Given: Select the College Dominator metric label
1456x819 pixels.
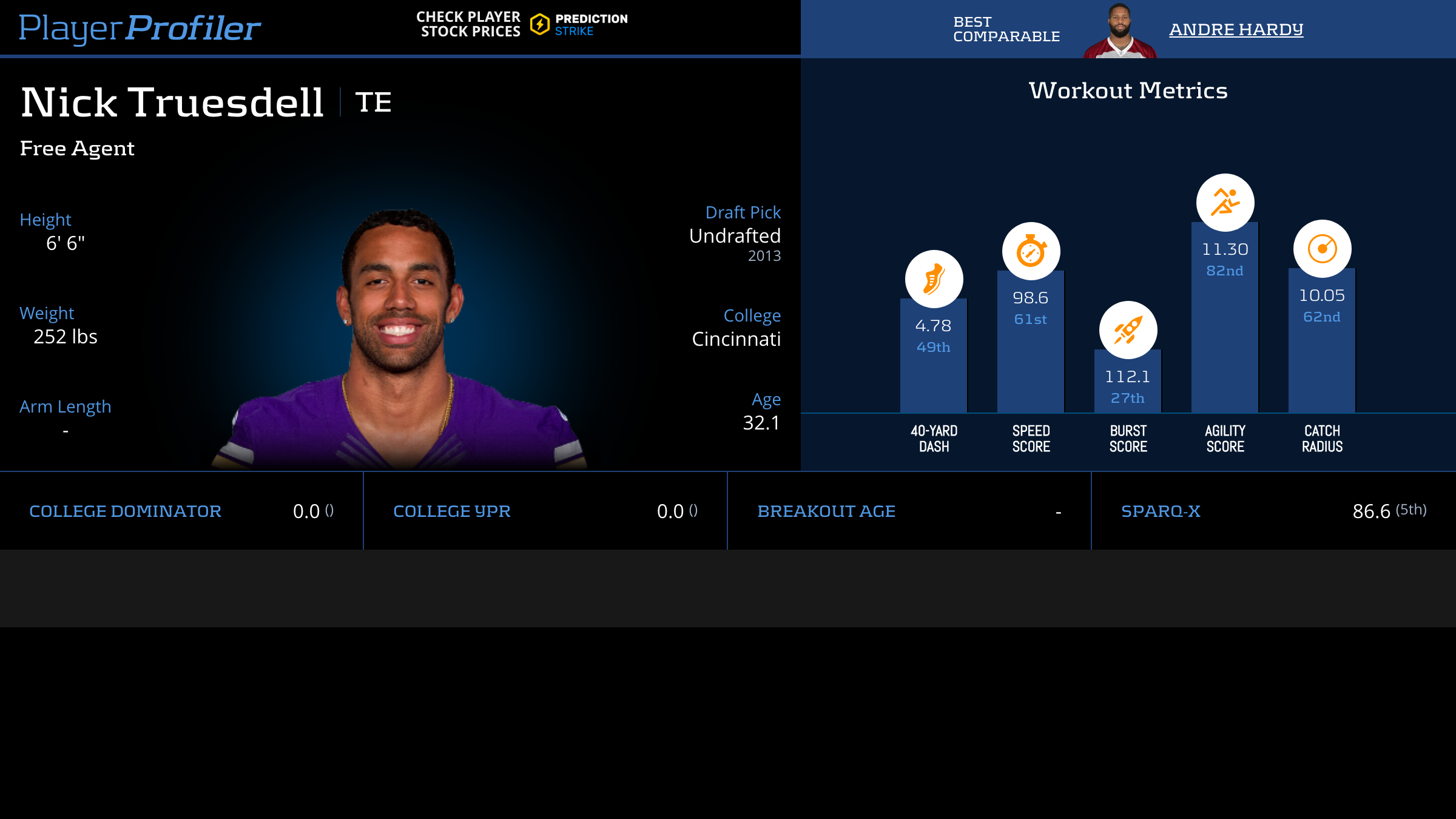Looking at the screenshot, I should pyautogui.click(x=125, y=511).
